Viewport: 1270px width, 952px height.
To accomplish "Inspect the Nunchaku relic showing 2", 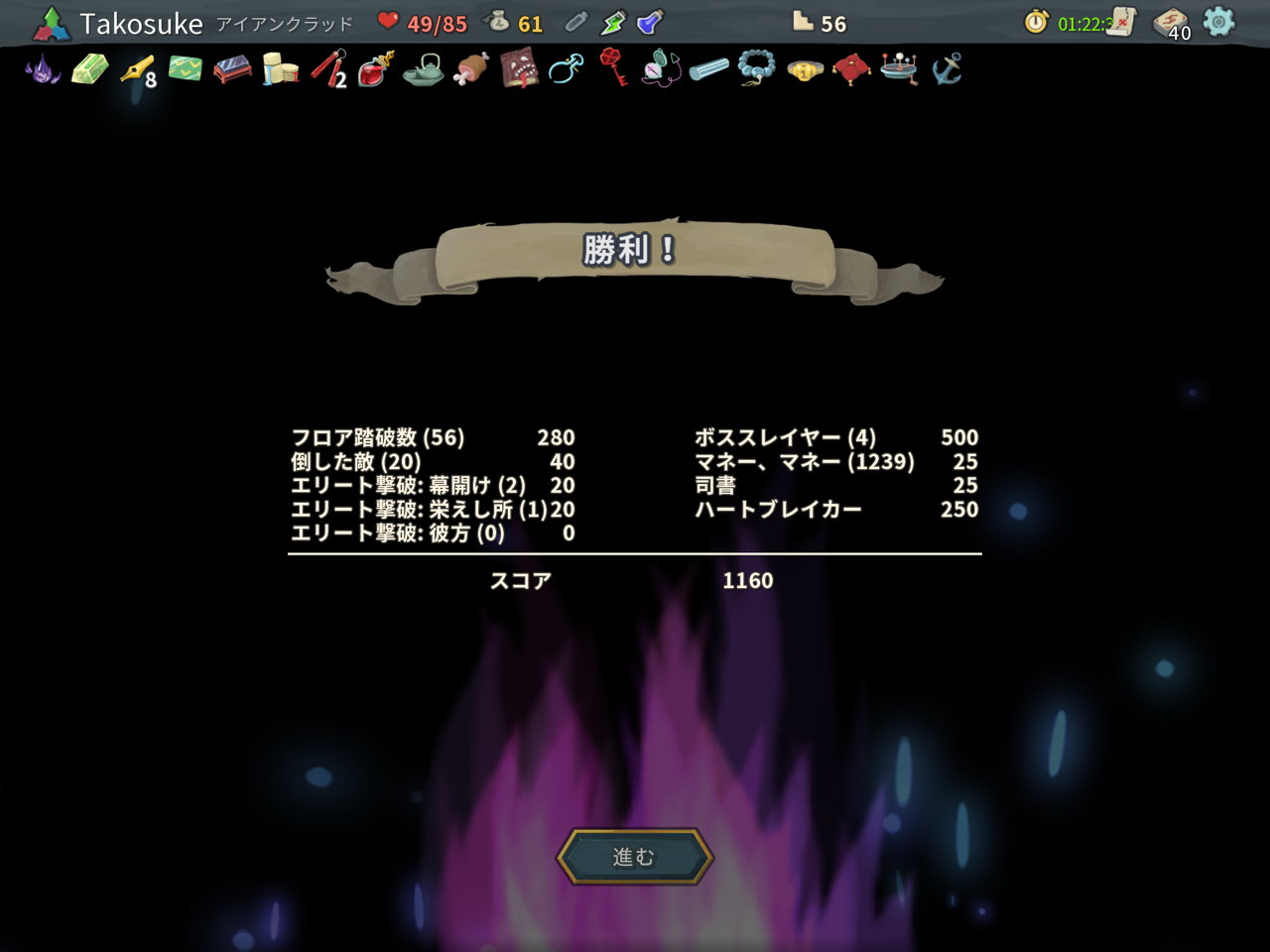I will [x=326, y=69].
